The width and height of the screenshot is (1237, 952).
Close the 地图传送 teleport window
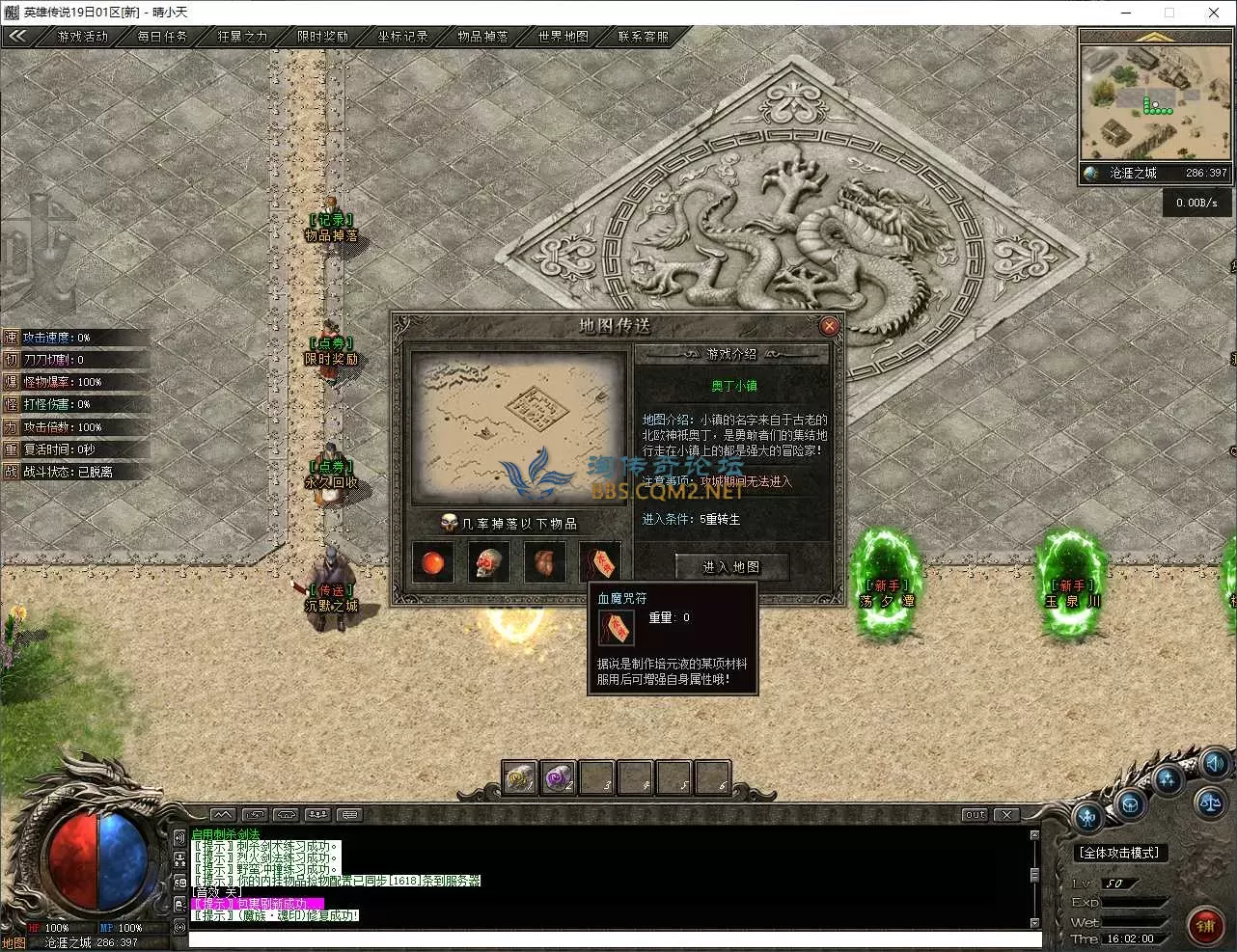pyautogui.click(x=829, y=326)
